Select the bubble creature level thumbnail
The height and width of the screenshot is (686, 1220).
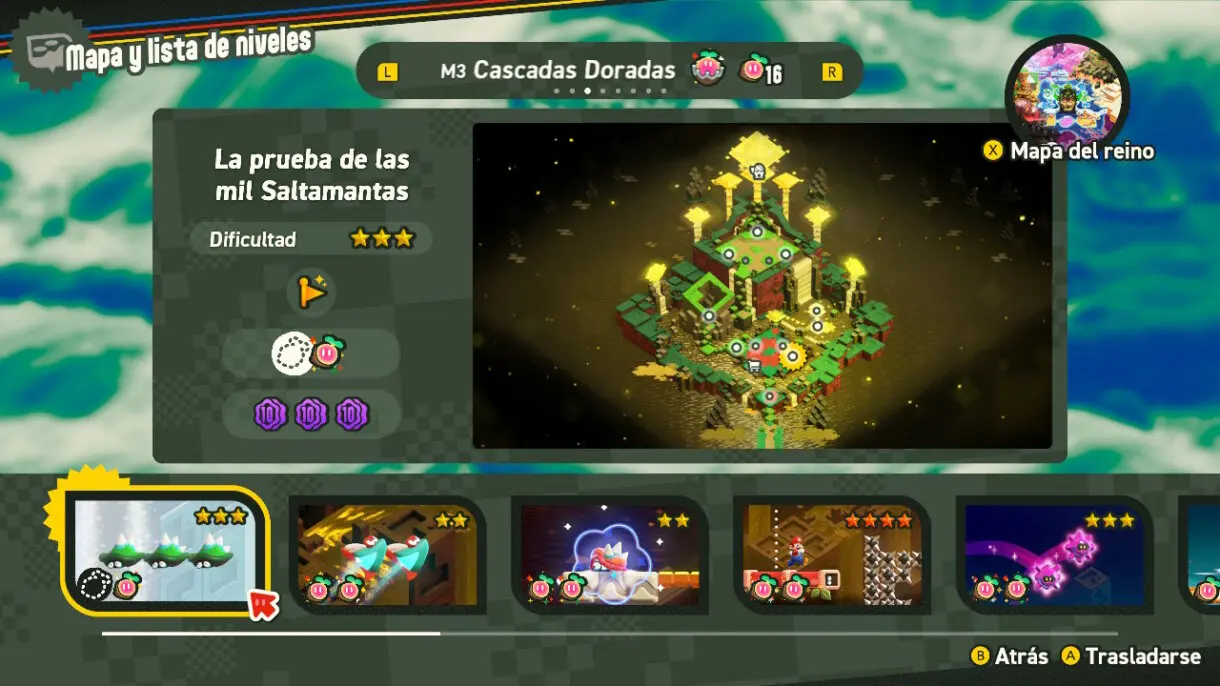(609, 554)
